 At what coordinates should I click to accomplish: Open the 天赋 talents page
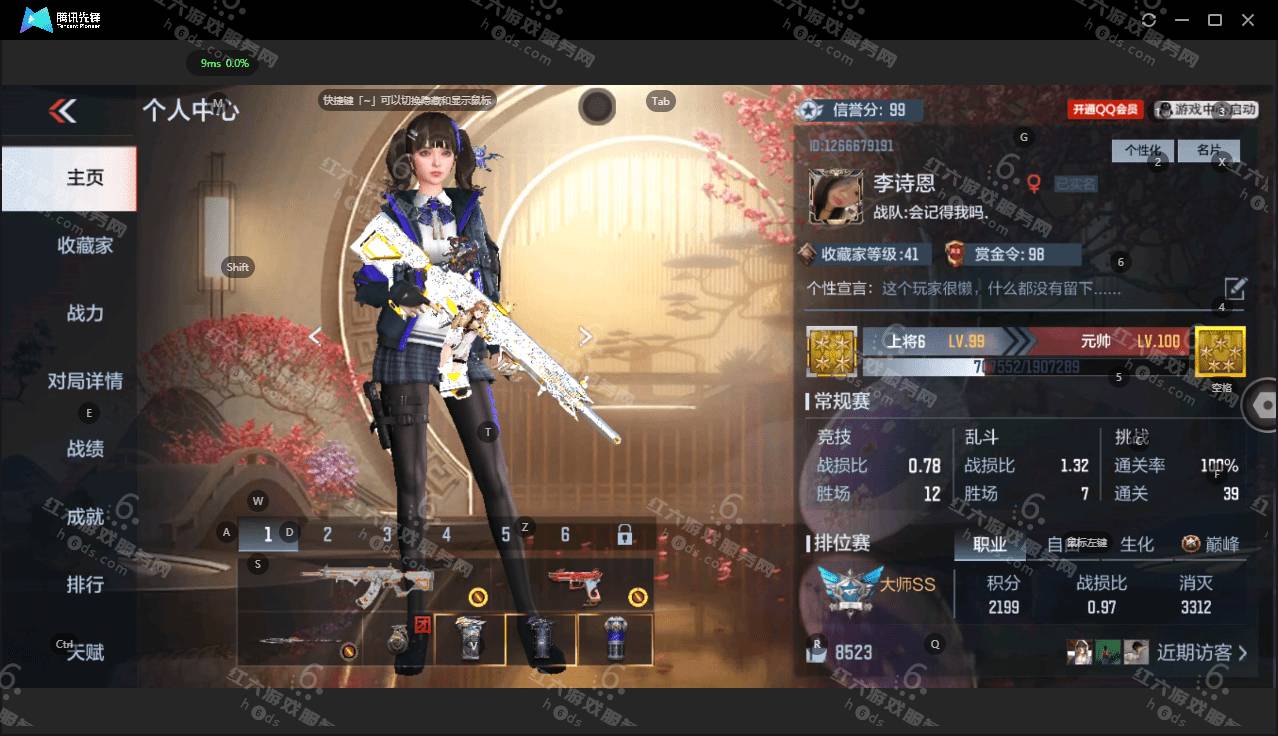tap(85, 652)
